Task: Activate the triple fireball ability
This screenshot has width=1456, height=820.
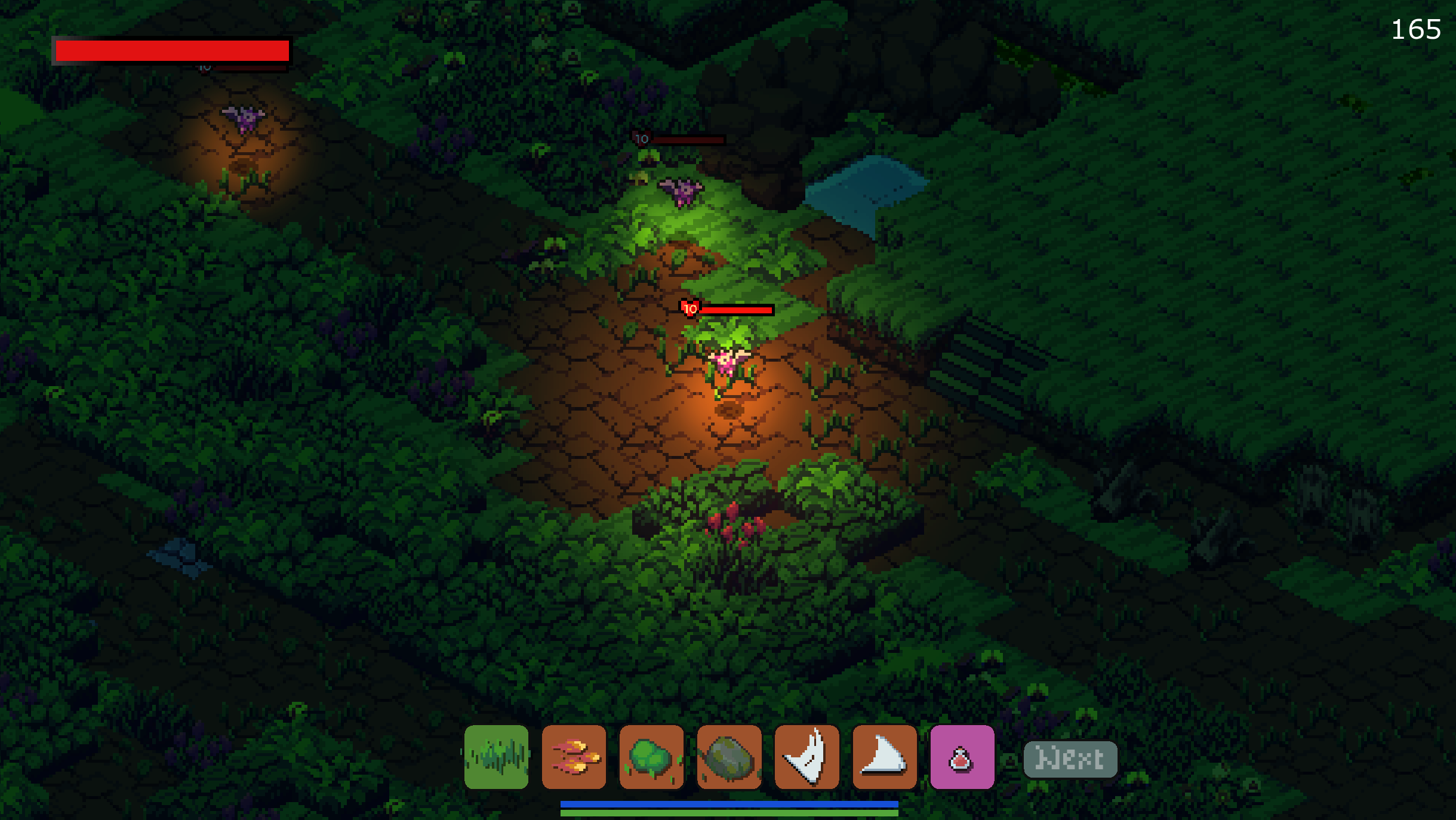Action: (x=574, y=757)
